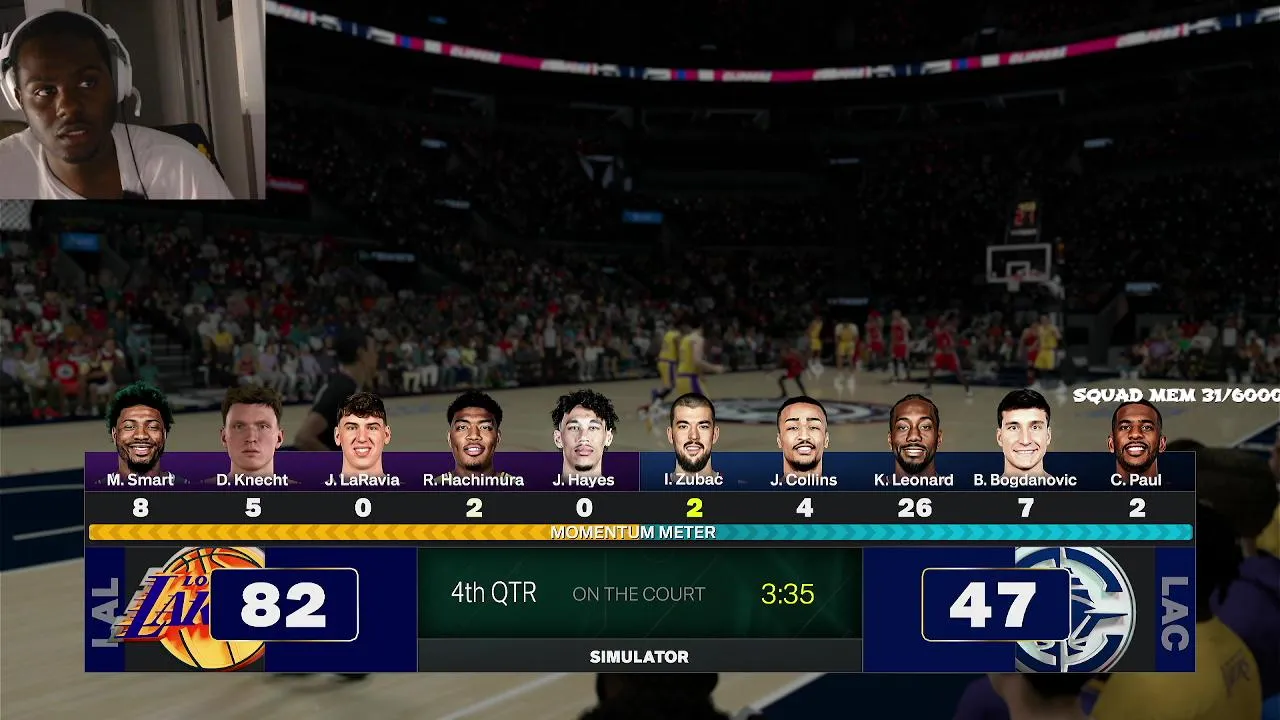The height and width of the screenshot is (720, 1280).
Task: Click J. LaRavia's portrait
Action: point(362,435)
